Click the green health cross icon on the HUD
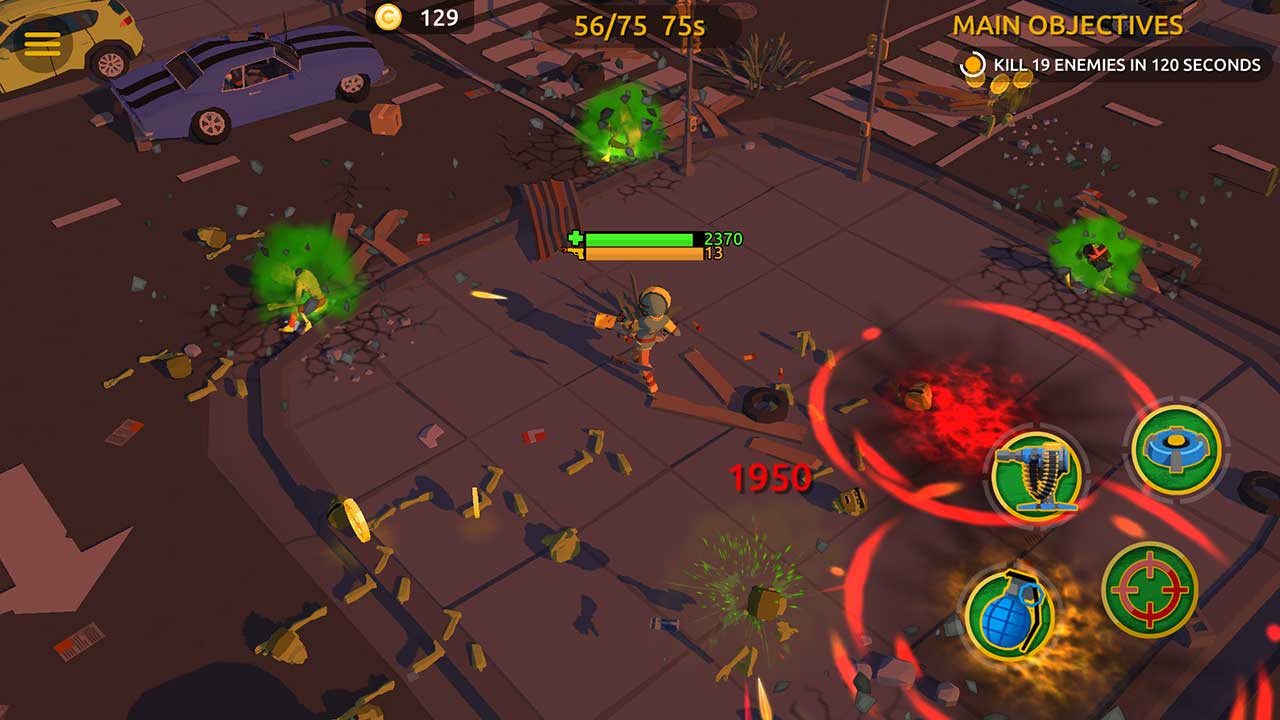The height and width of the screenshot is (720, 1280). click(575, 240)
